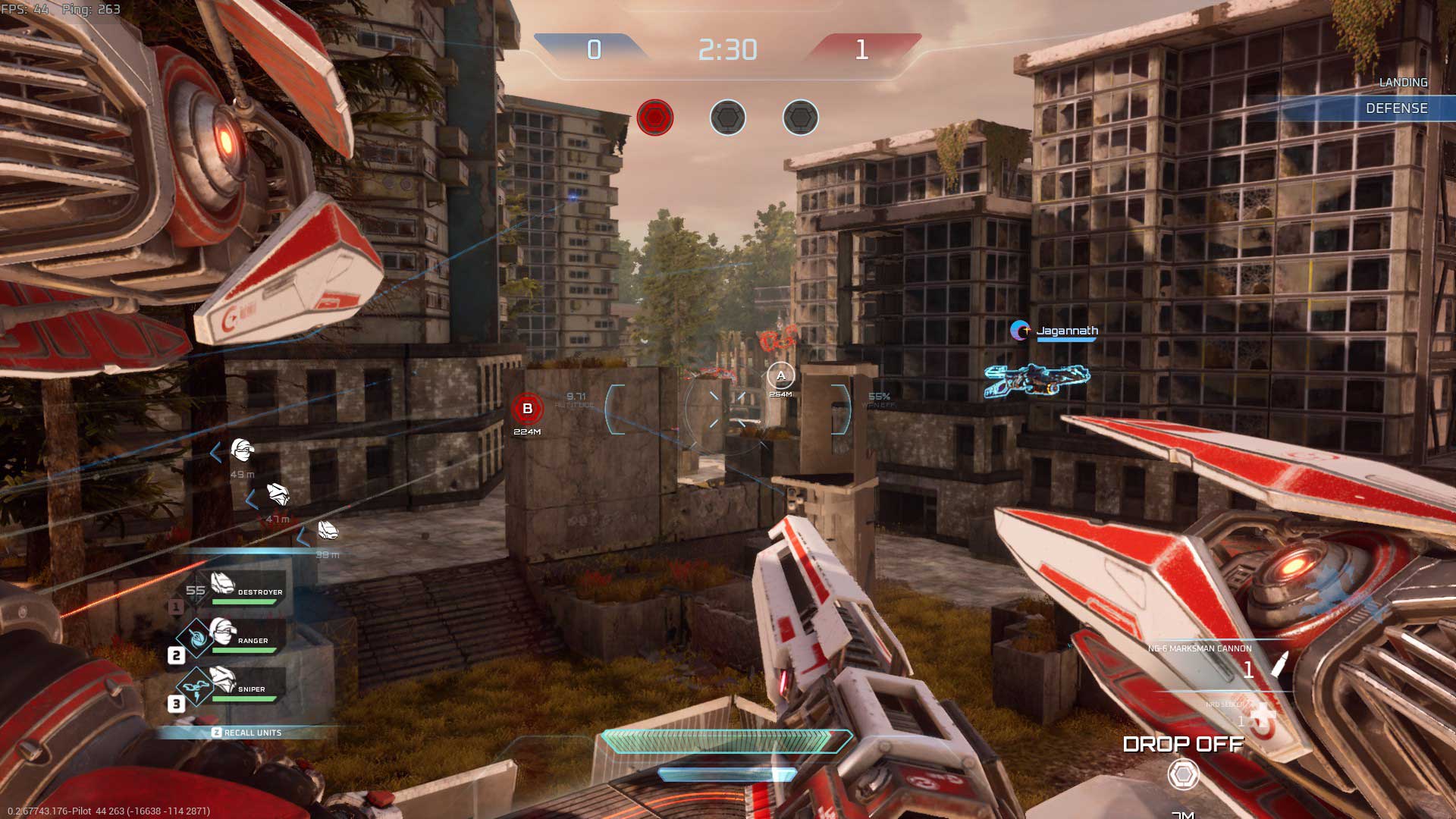The image size is (1456, 819).
Task: Choose the Landing mode label
Action: 1403,83
